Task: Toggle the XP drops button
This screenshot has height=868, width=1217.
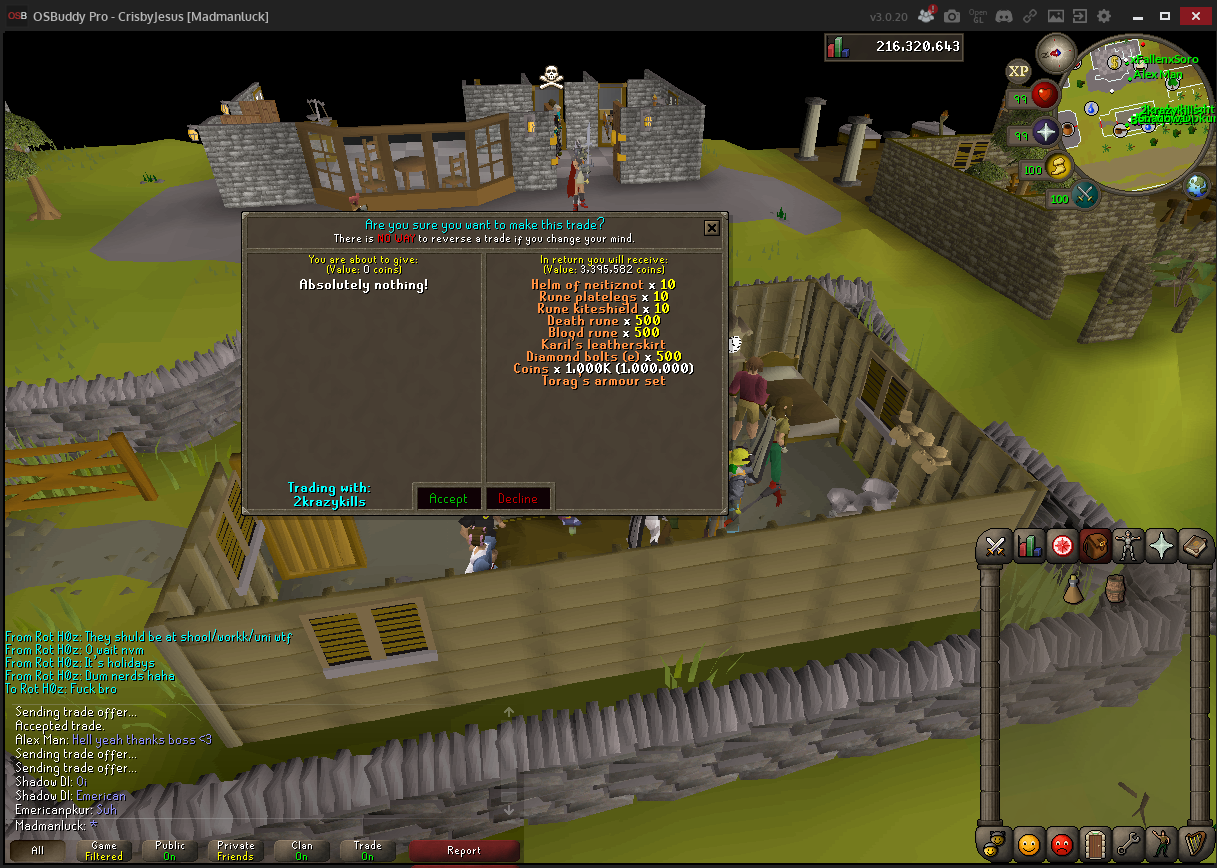Action: coord(1018,71)
